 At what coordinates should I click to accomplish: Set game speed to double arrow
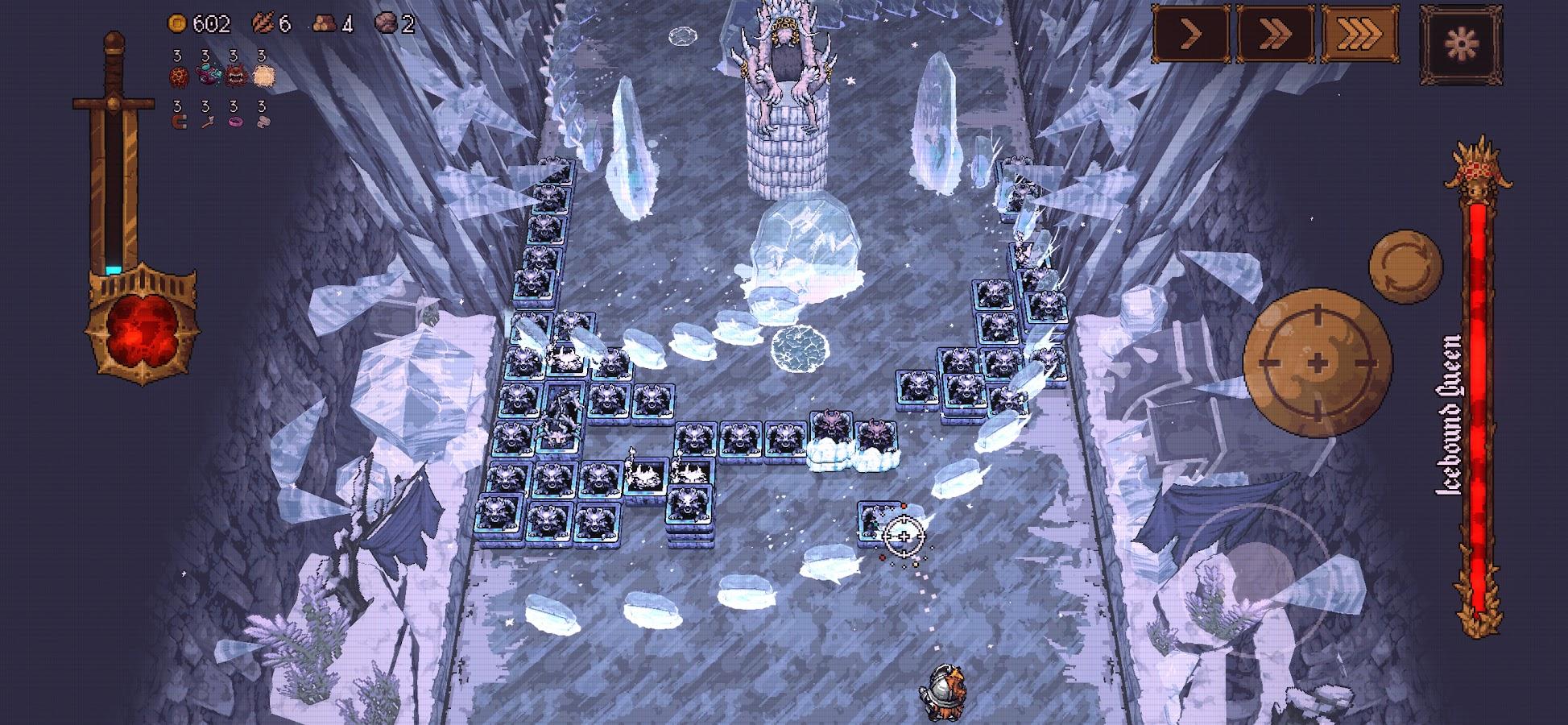1275,34
